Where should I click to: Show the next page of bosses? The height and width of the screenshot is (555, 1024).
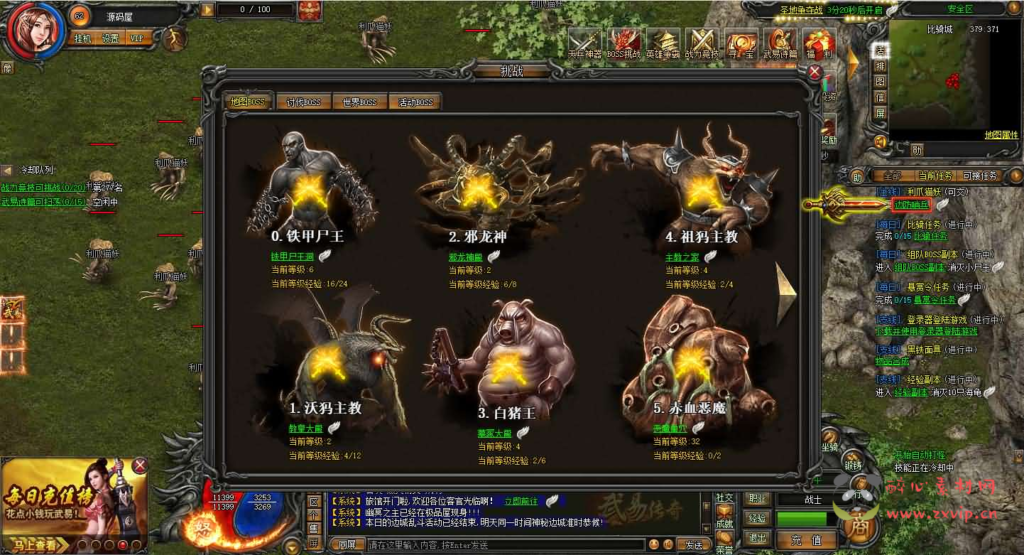(x=787, y=292)
